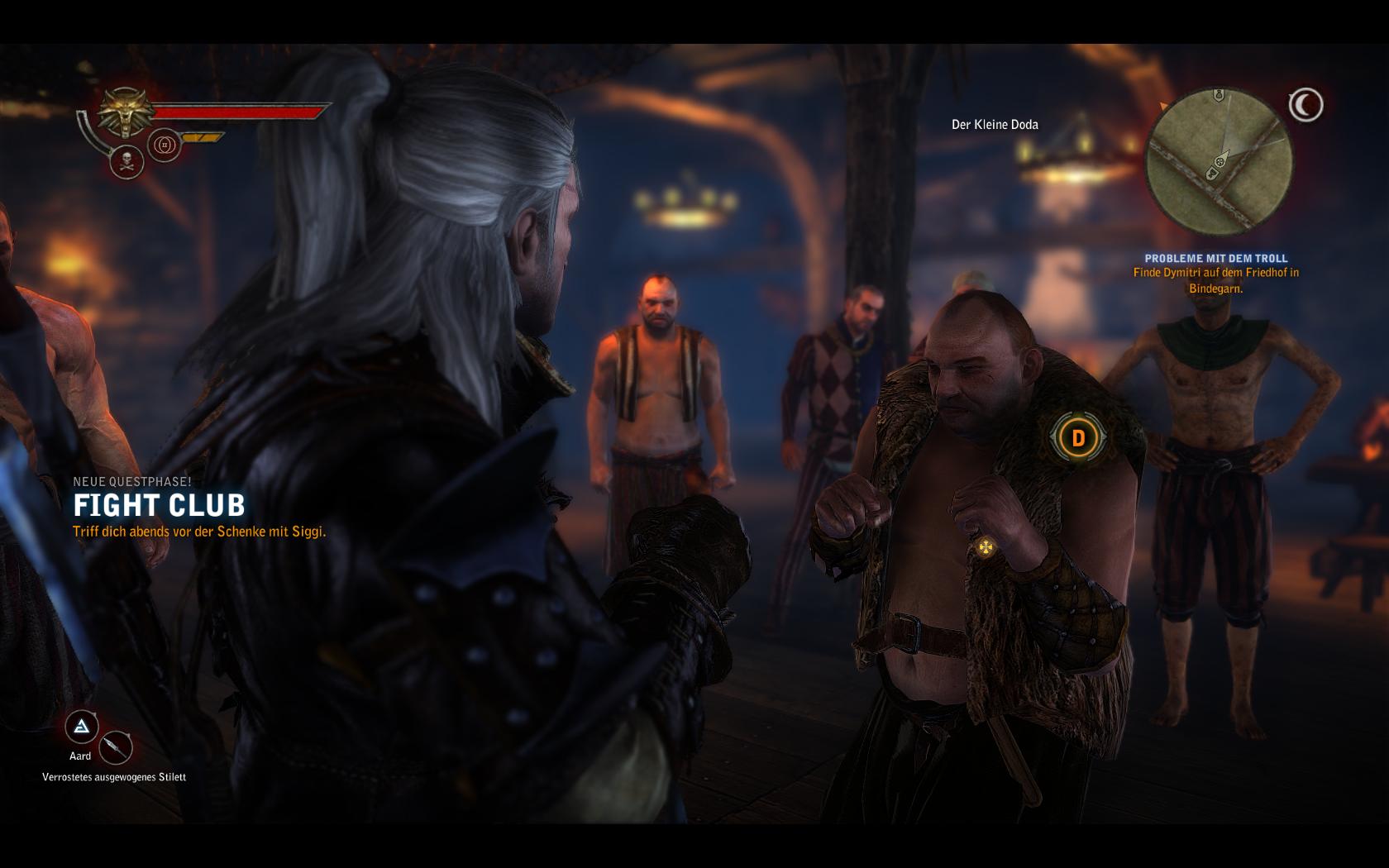The image size is (1389, 868).
Task: Click the crescent moon time icon
Action: click(1305, 105)
